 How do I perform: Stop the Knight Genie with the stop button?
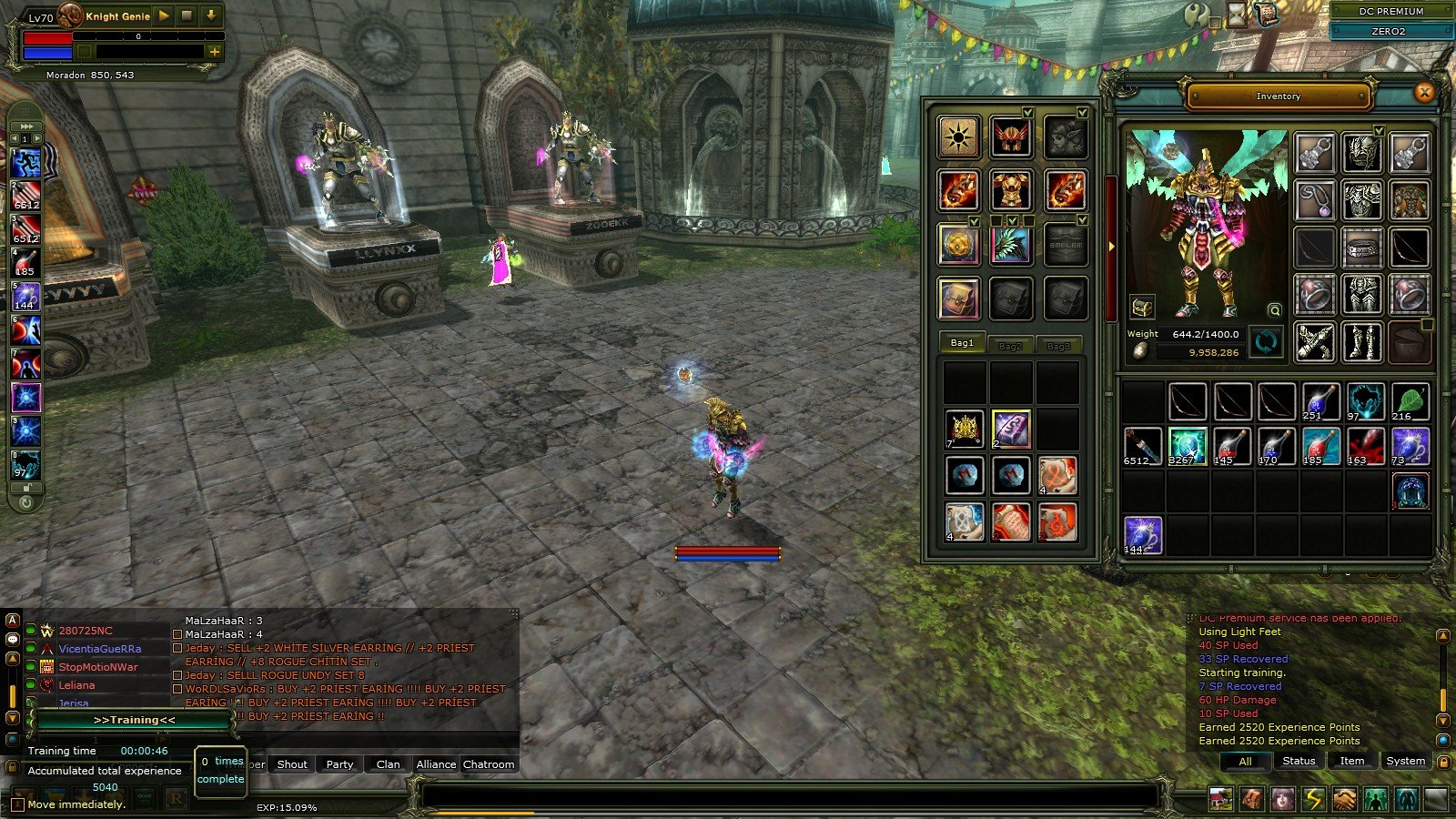point(187,15)
